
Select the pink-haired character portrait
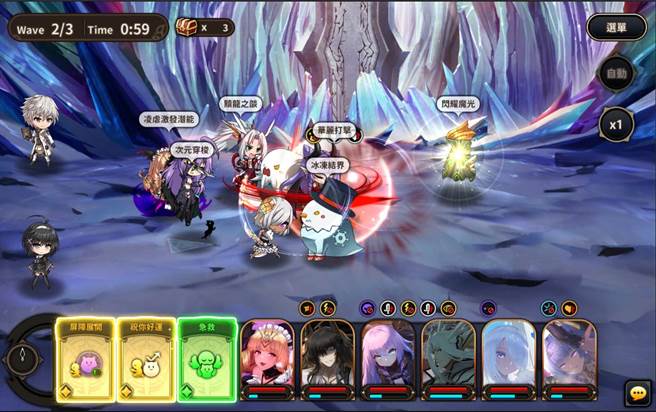tap(388, 358)
